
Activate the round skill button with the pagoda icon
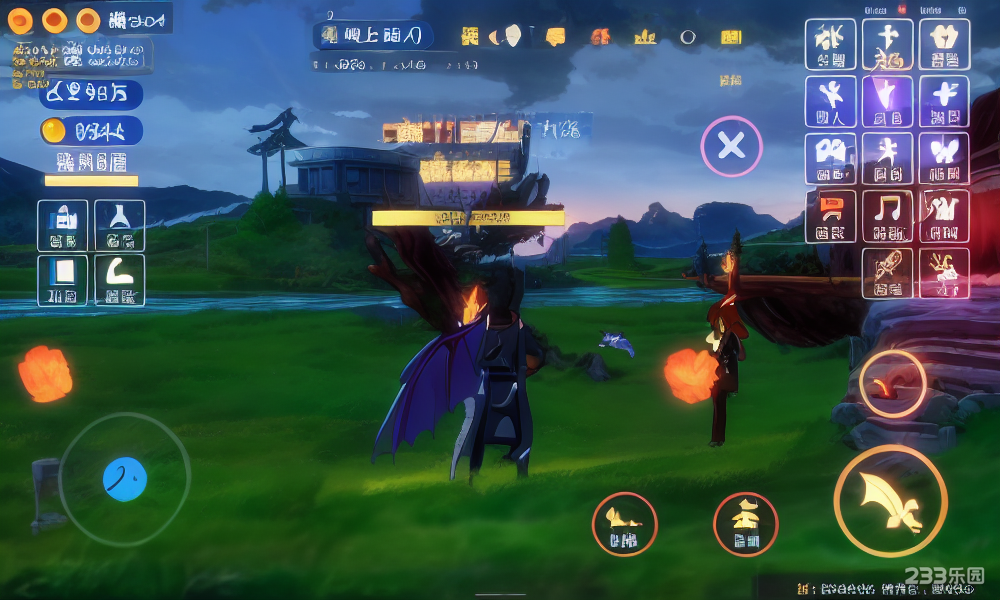745,524
